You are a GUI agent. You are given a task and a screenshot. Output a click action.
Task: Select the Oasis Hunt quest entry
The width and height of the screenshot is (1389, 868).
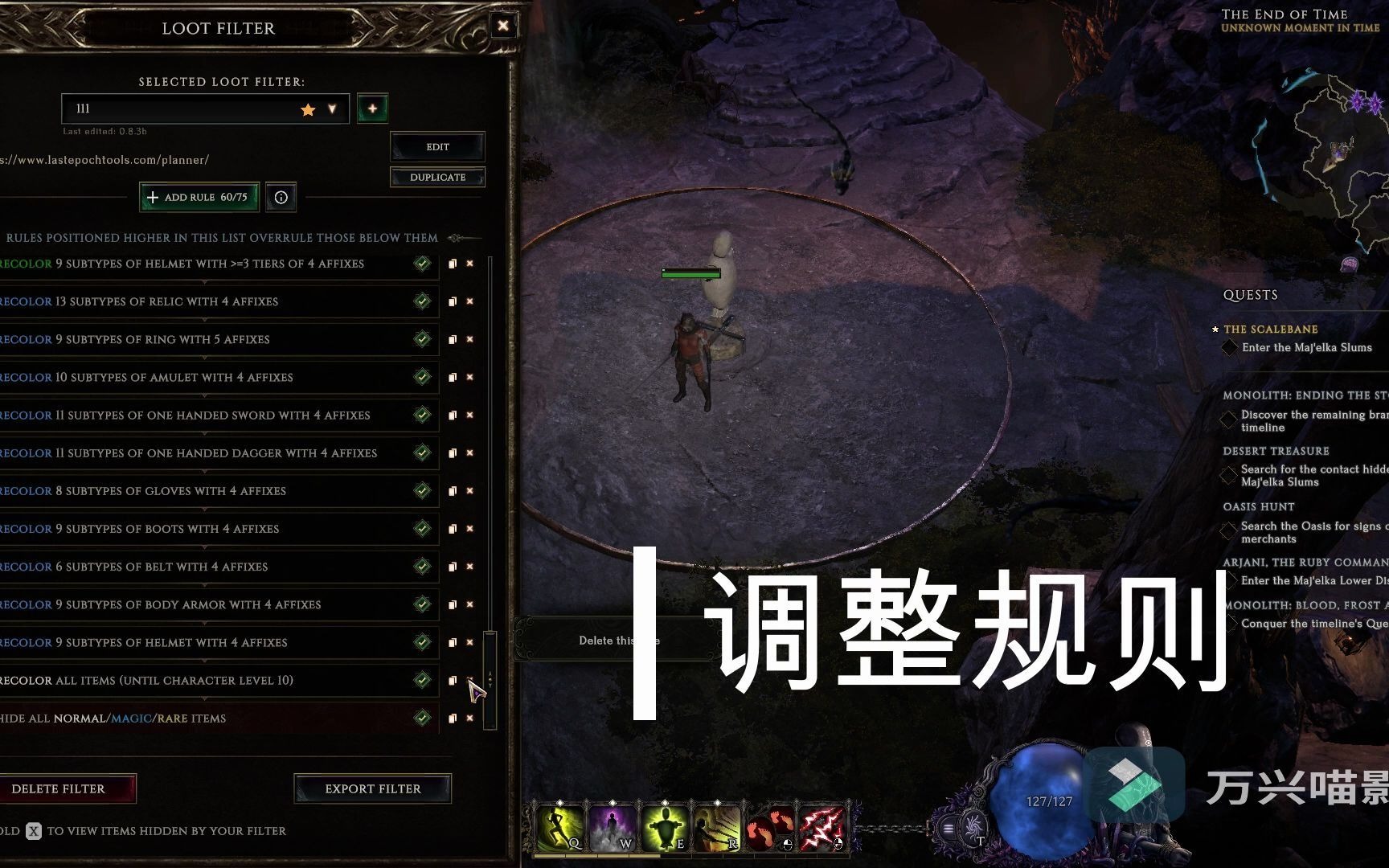click(x=1258, y=506)
